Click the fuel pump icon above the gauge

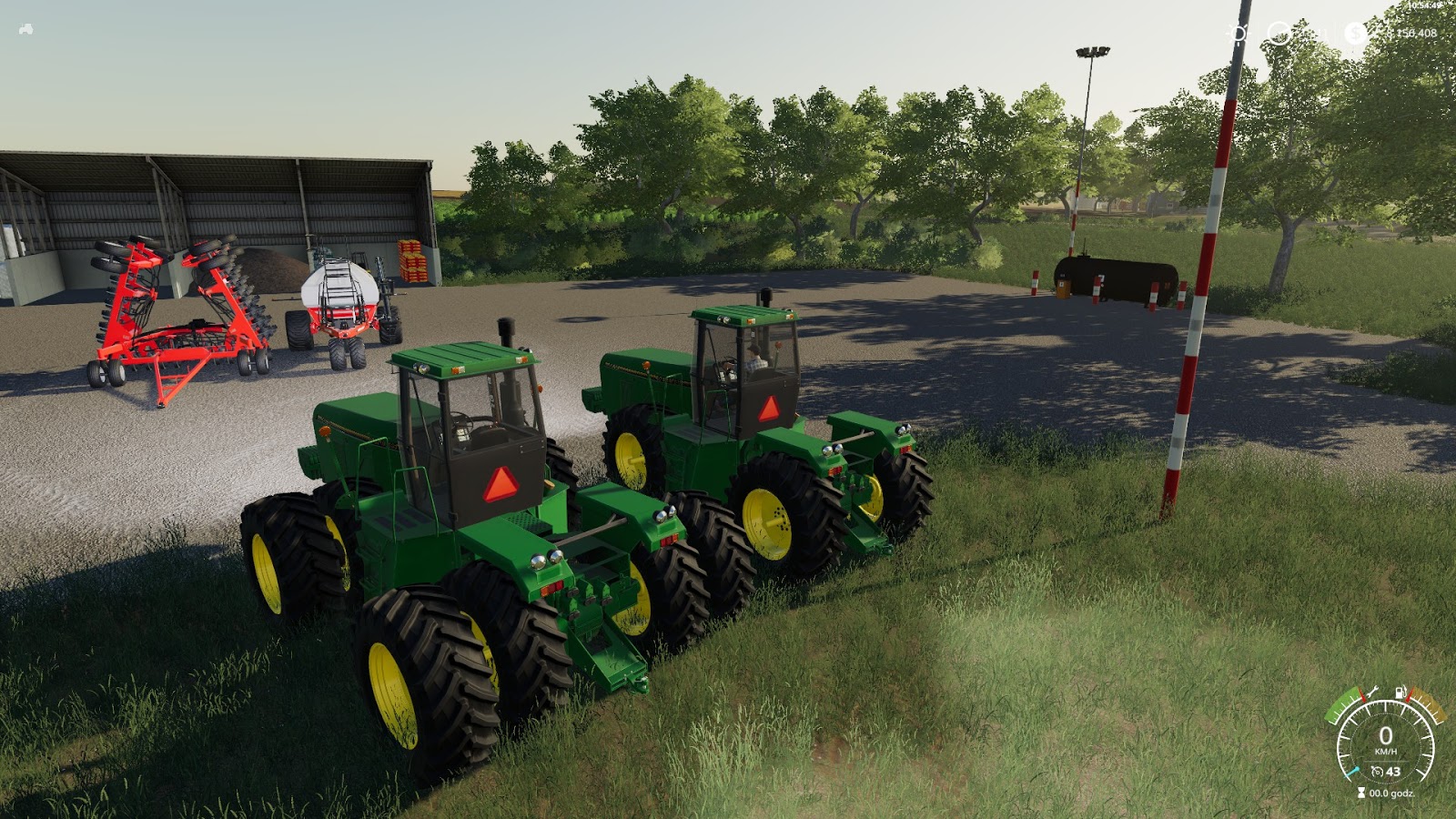tap(1400, 692)
